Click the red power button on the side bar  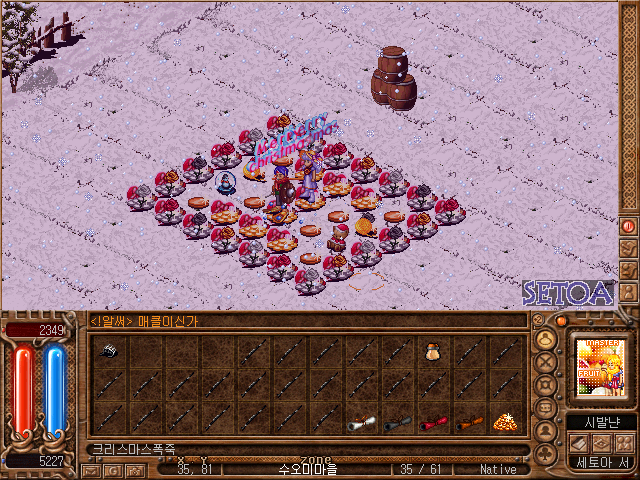tap(628, 227)
